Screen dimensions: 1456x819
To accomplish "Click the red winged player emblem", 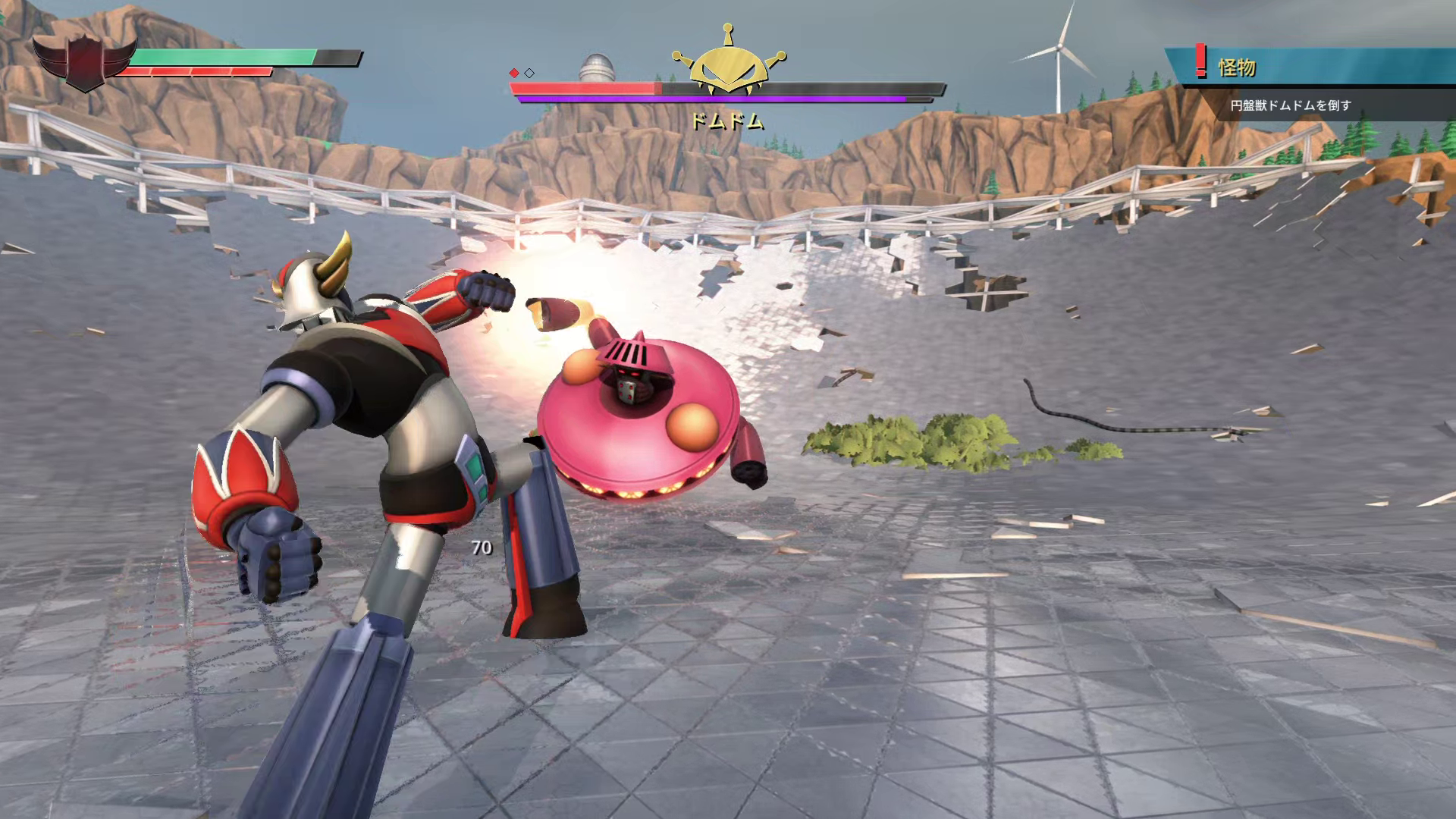I will point(83,62).
